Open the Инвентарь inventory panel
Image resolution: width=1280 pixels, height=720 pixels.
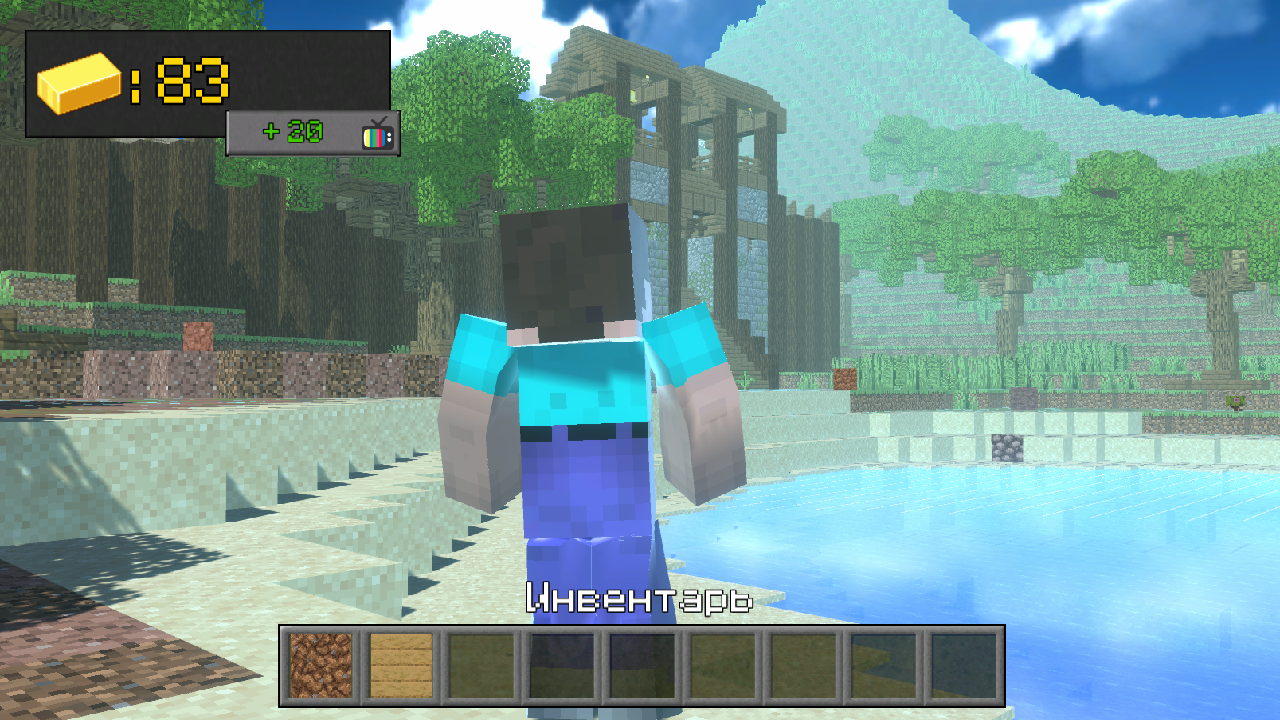click(x=640, y=597)
